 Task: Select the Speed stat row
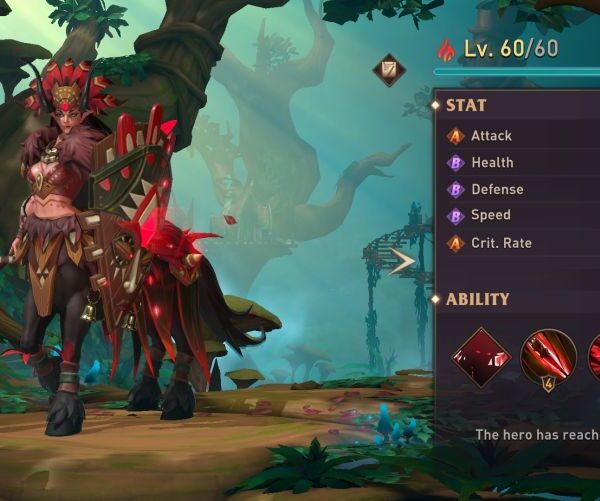coord(490,215)
